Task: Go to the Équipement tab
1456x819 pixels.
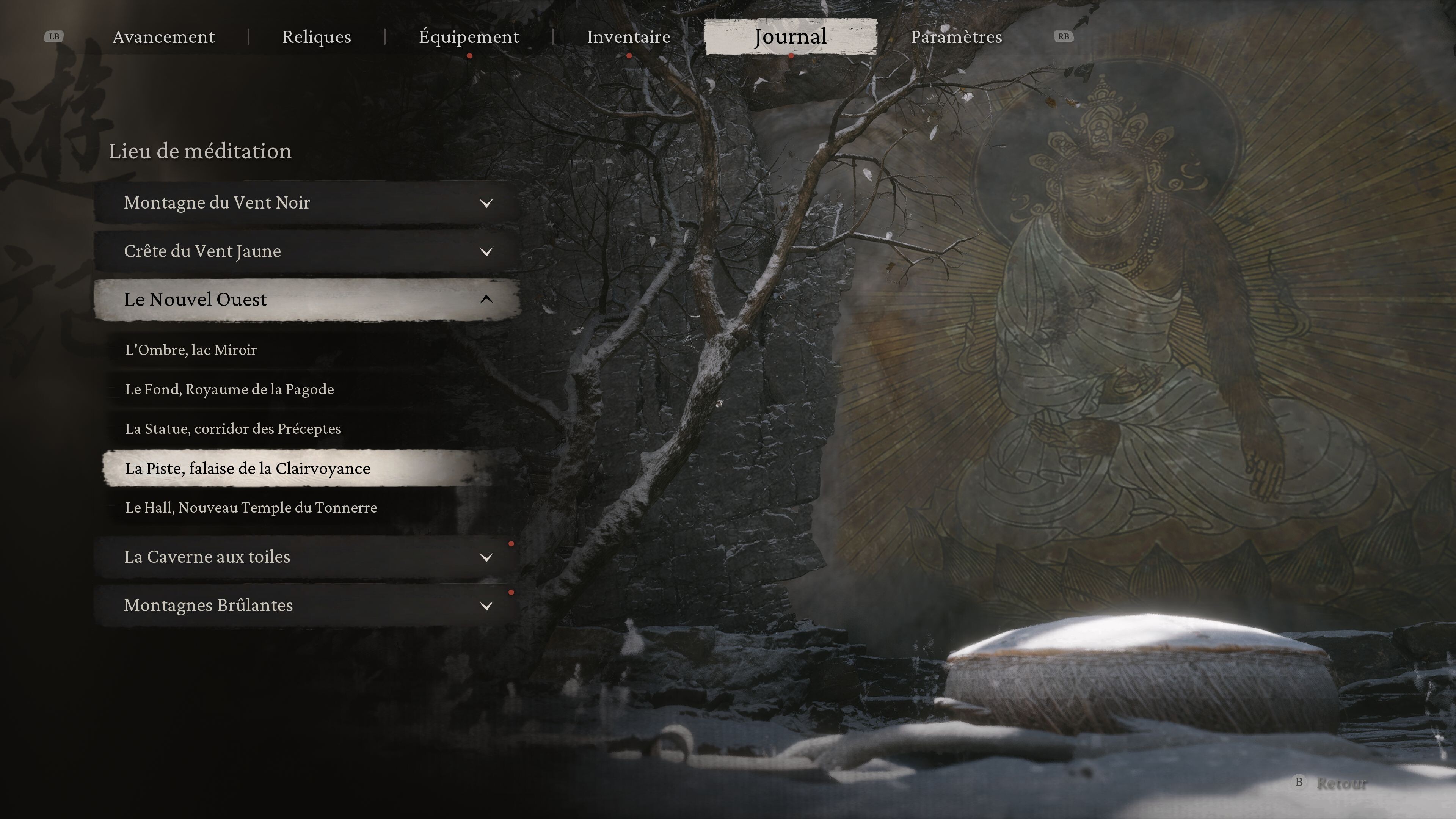Action: pos(469,37)
